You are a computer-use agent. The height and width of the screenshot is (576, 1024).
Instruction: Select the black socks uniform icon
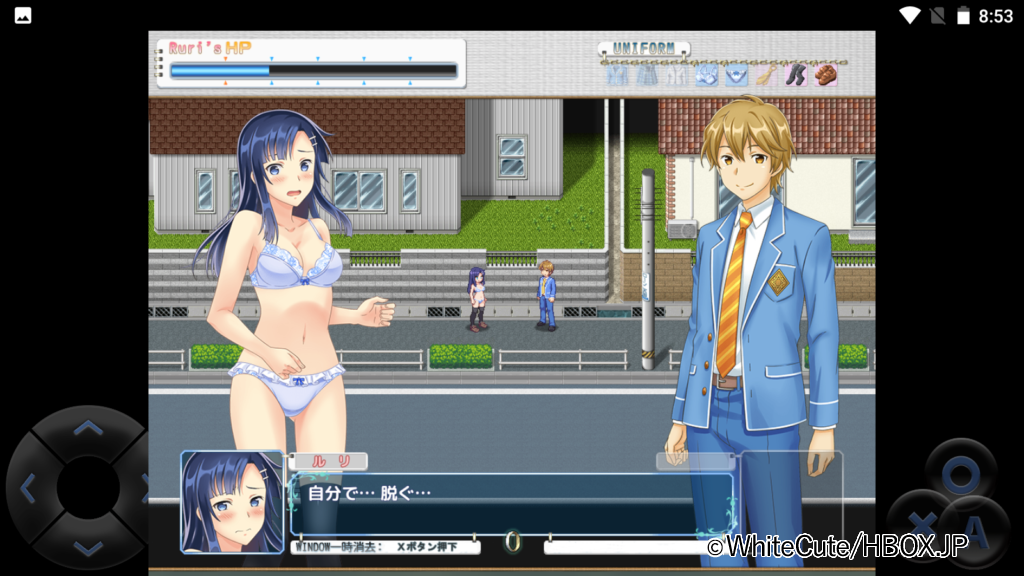click(795, 75)
